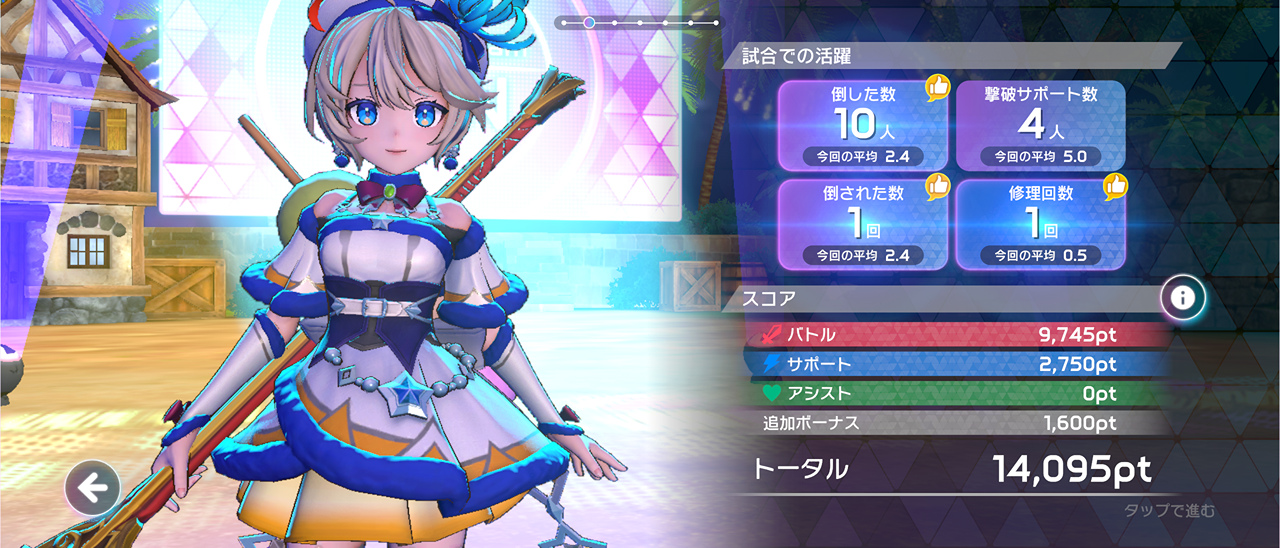
Task: Select the 修理回数 stat panel
Action: 1040,224
